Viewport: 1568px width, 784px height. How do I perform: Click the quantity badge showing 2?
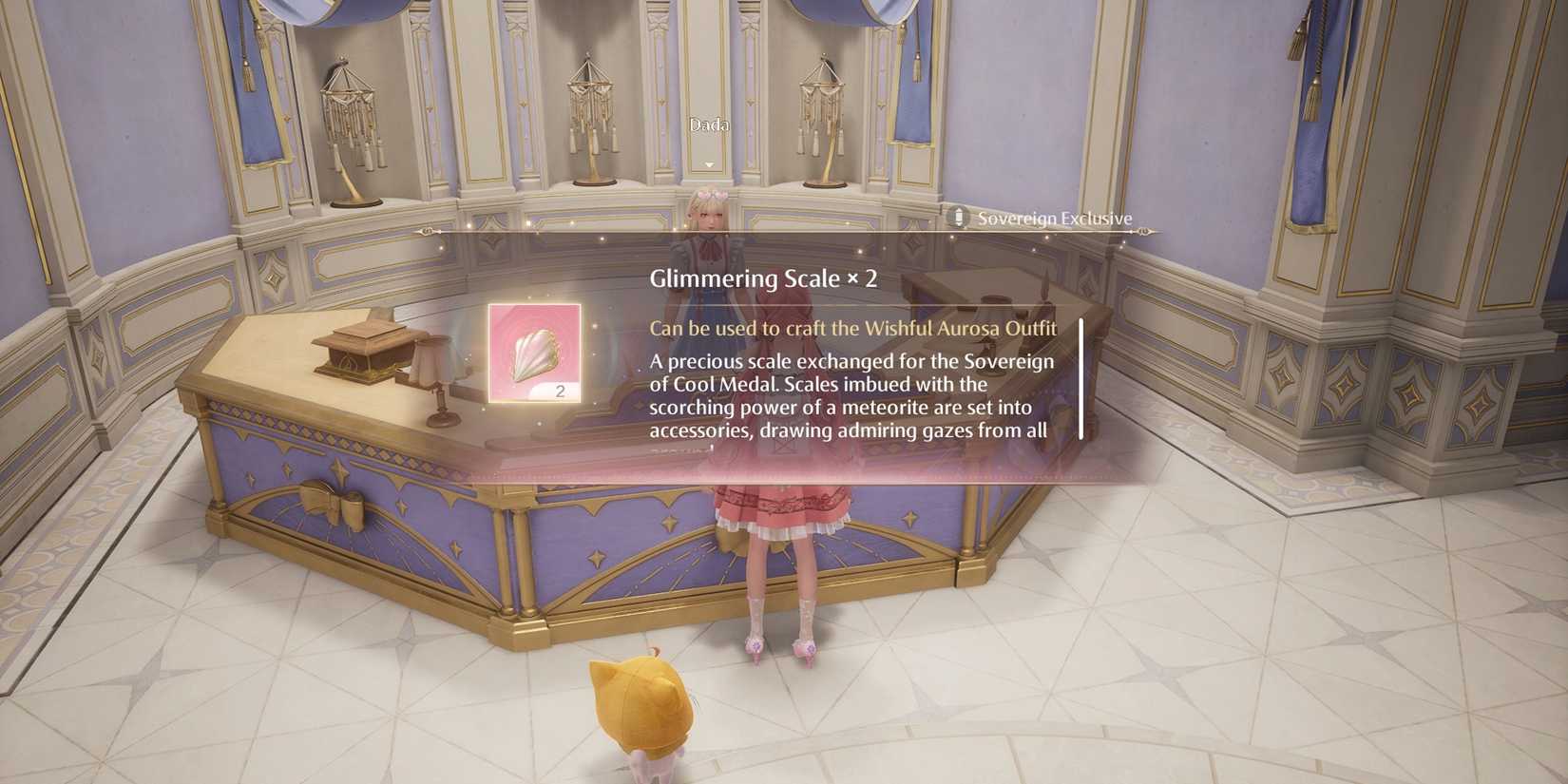562,388
